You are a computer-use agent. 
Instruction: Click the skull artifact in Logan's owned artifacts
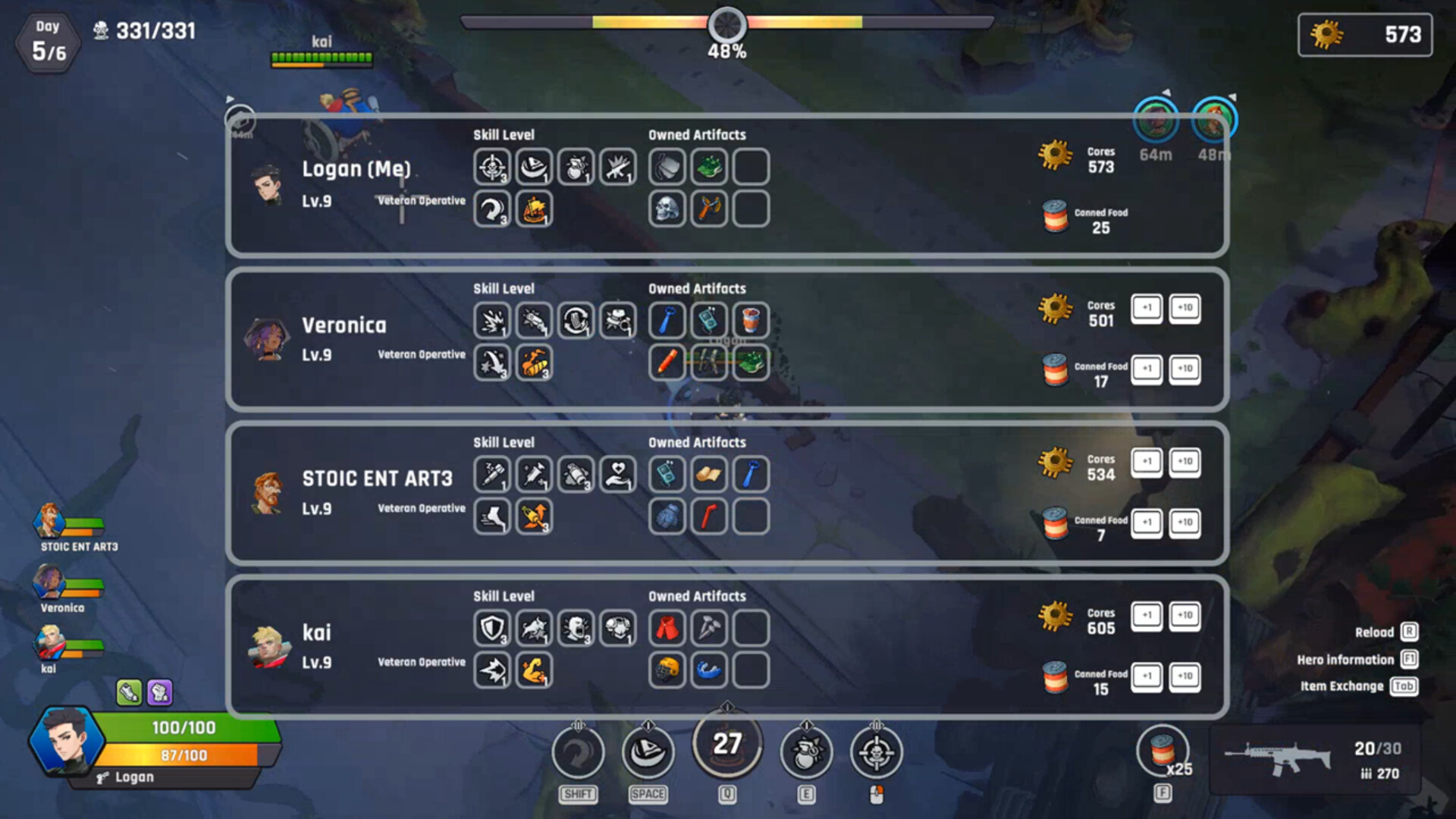pyautogui.click(x=667, y=209)
